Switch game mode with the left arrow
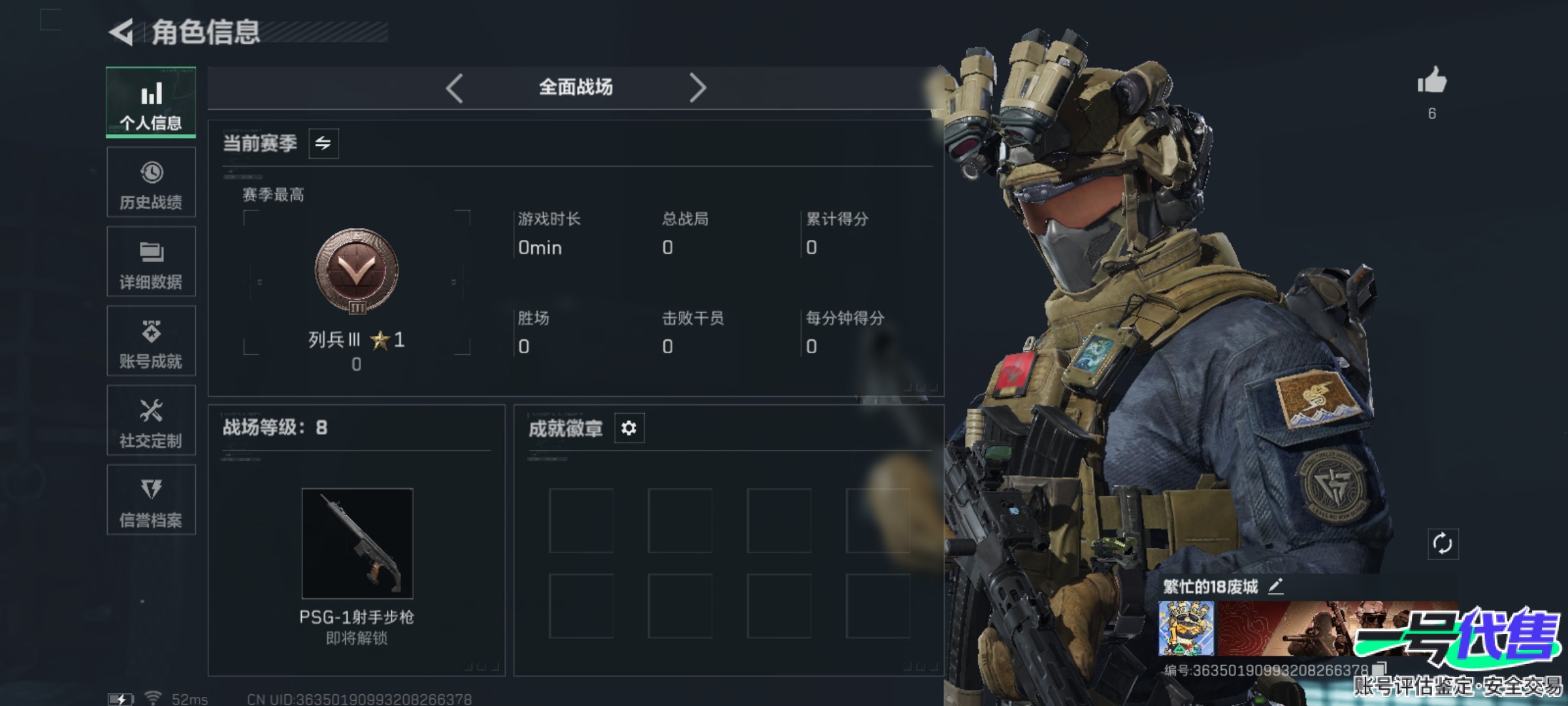 click(x=455, y=88)
